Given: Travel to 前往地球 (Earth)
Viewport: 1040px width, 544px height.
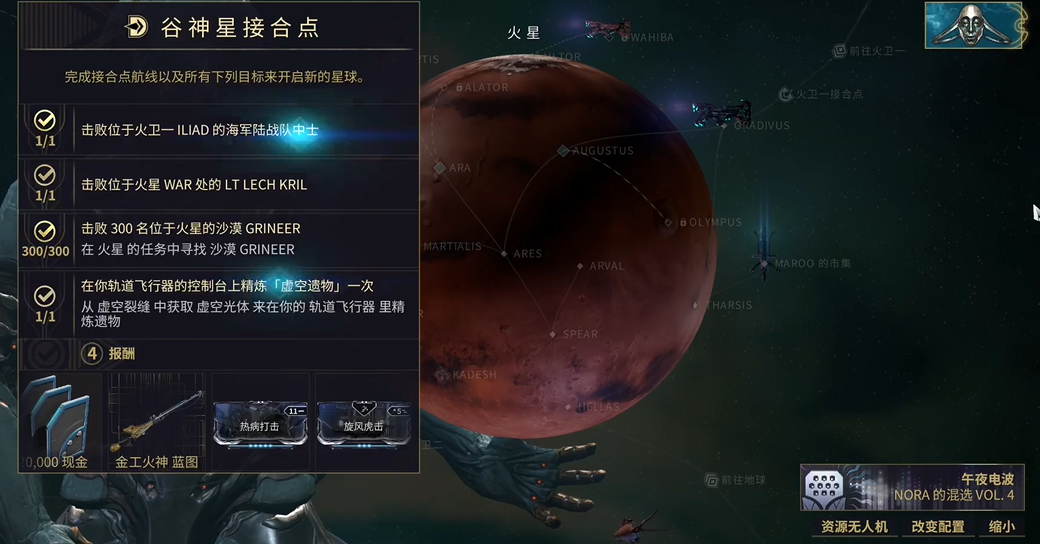Looking at the screenshot, I should [x=712, y=480].
